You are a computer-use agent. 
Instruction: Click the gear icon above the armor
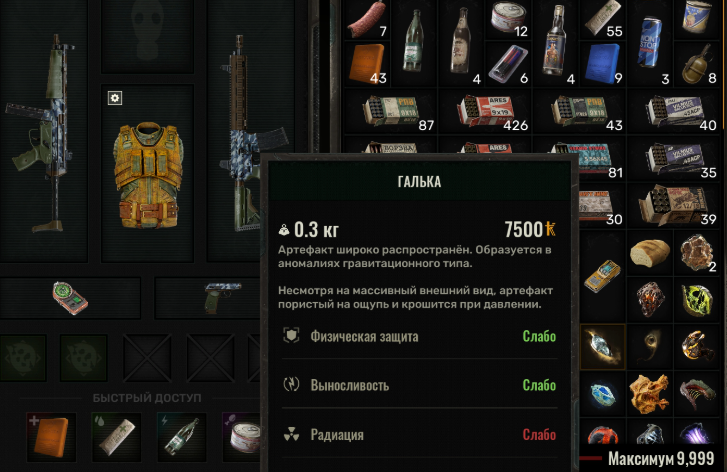(115, 97)
